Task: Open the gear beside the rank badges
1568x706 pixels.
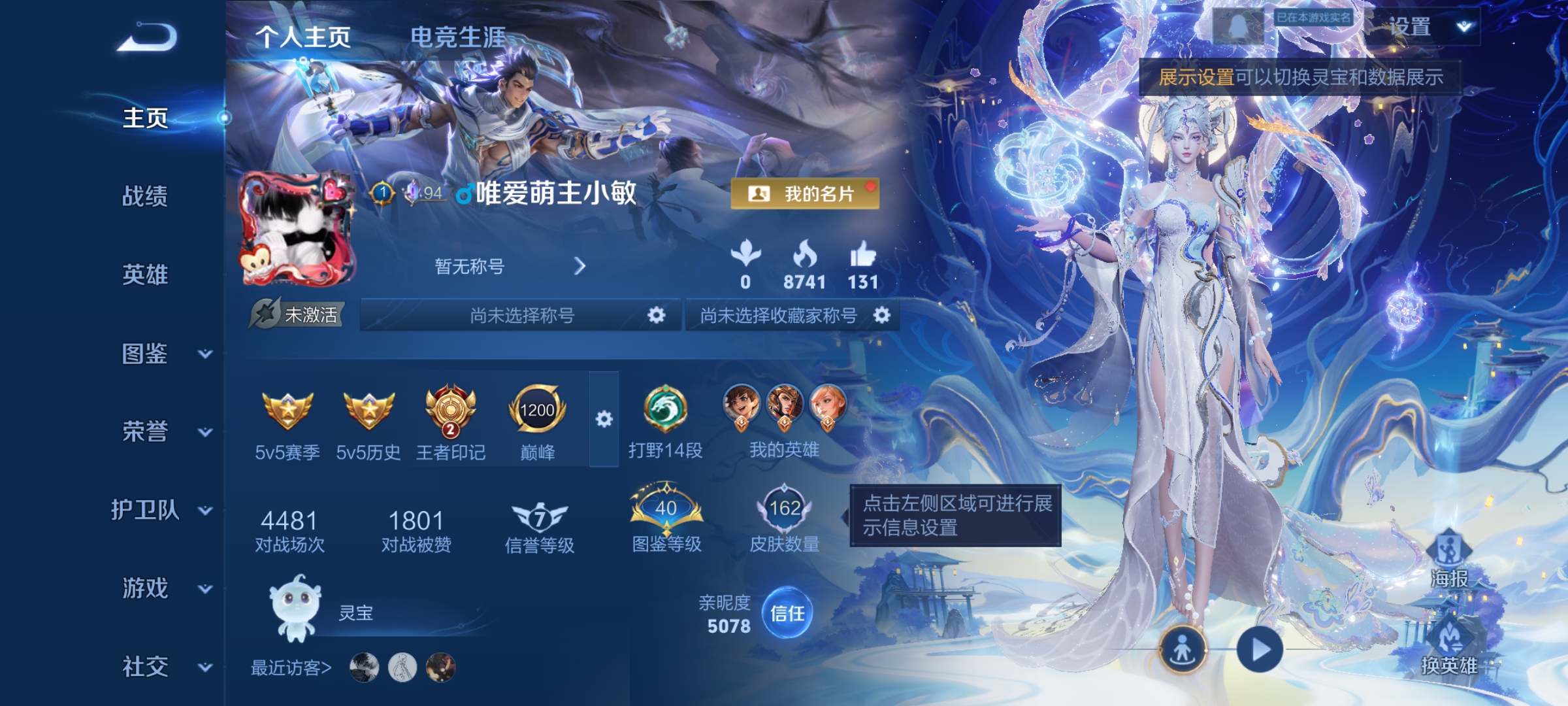Action: (602, 418)
